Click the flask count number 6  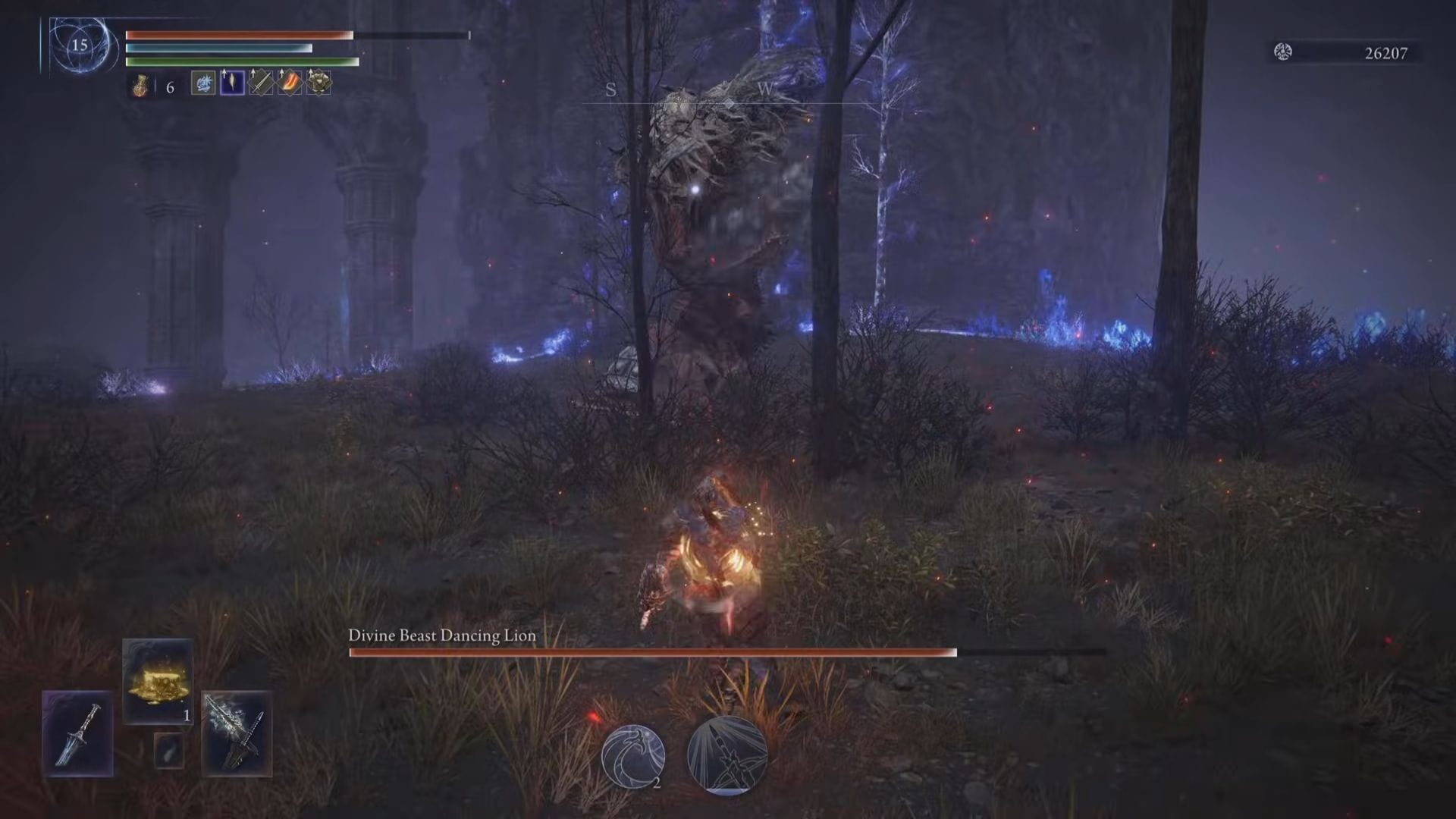pyautogui.click(x=171, y=86)
